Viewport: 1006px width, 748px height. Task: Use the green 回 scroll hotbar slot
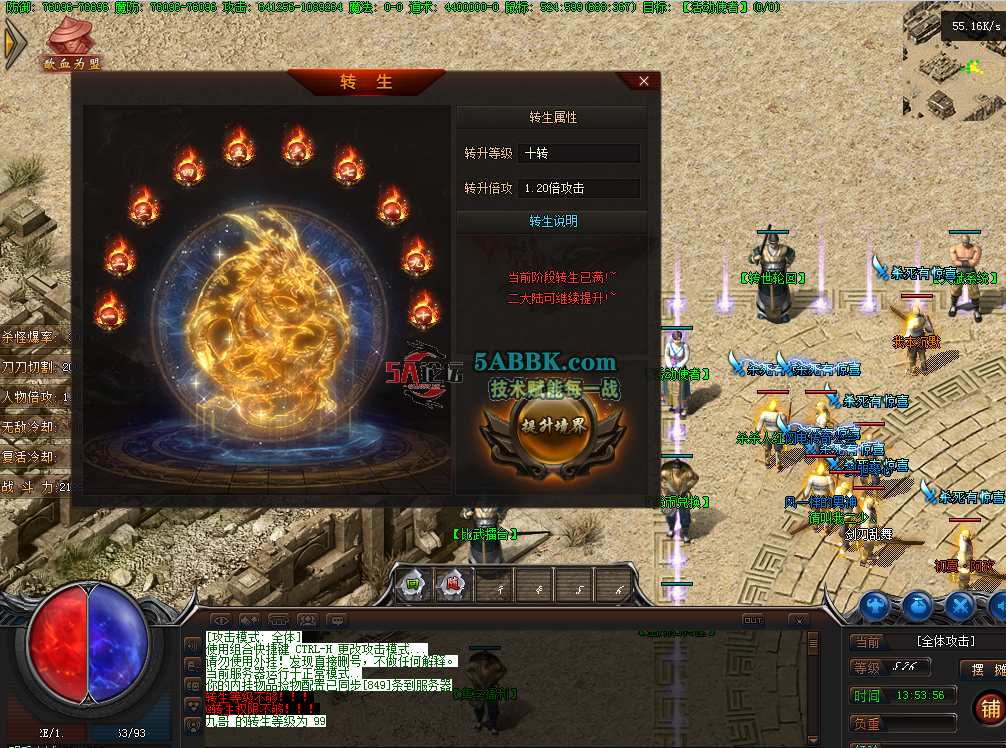click(412, 584)
